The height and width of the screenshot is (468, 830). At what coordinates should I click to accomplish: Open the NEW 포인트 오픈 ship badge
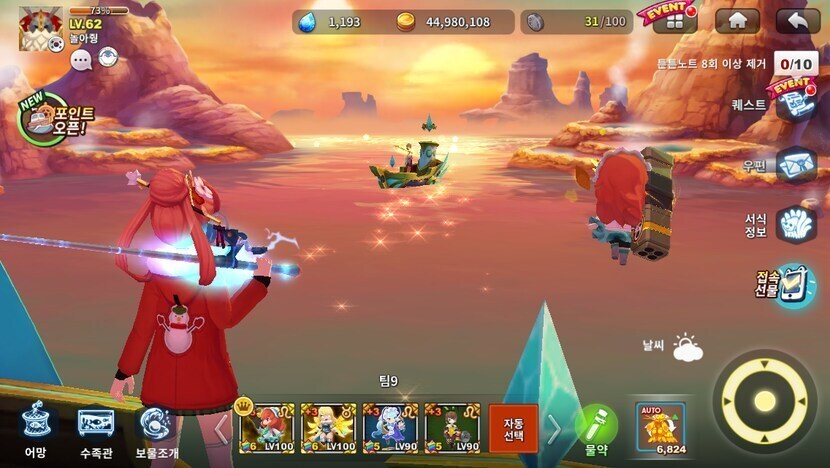(51, 120)
